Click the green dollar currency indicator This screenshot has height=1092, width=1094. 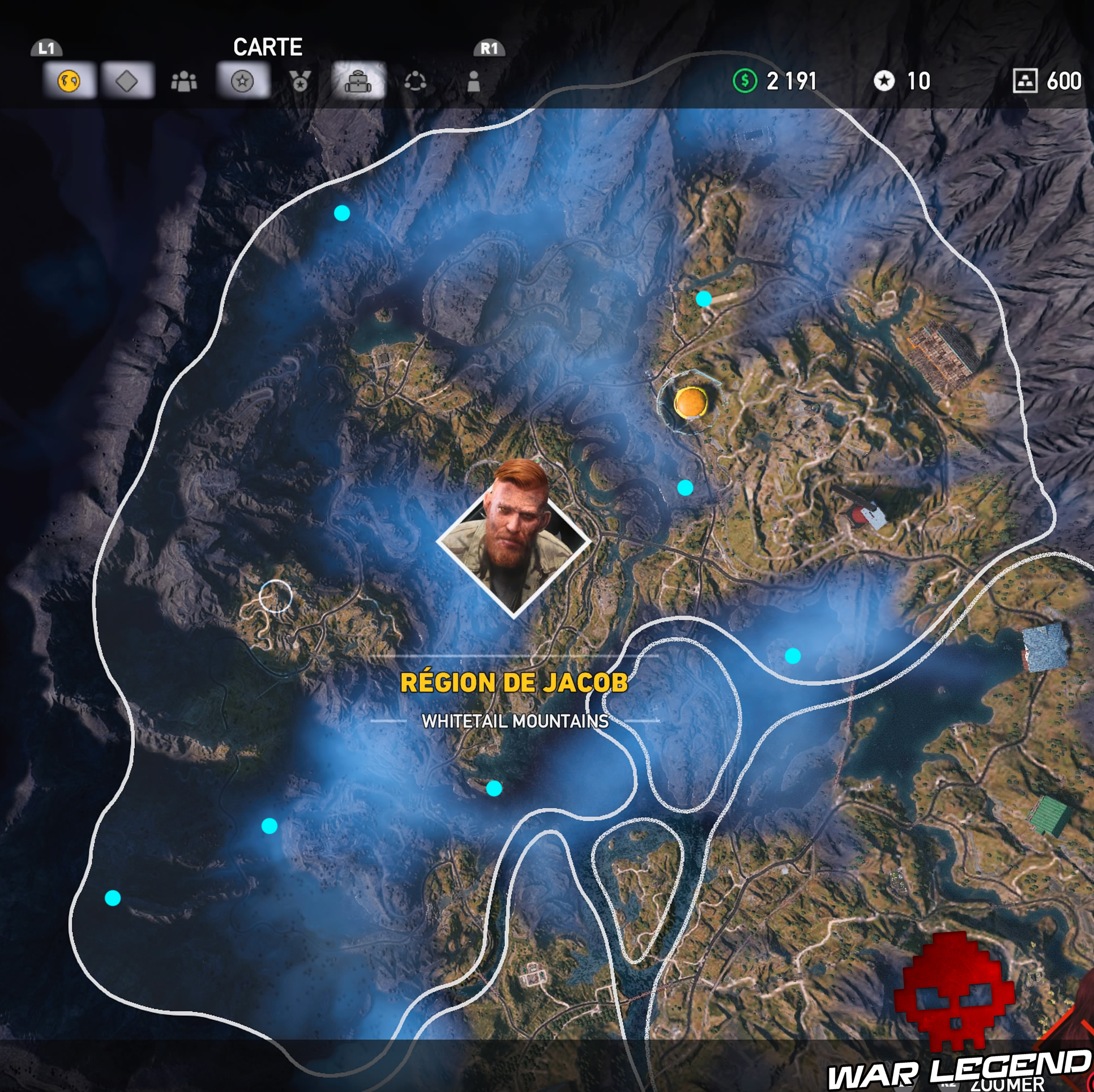[746, 81]
